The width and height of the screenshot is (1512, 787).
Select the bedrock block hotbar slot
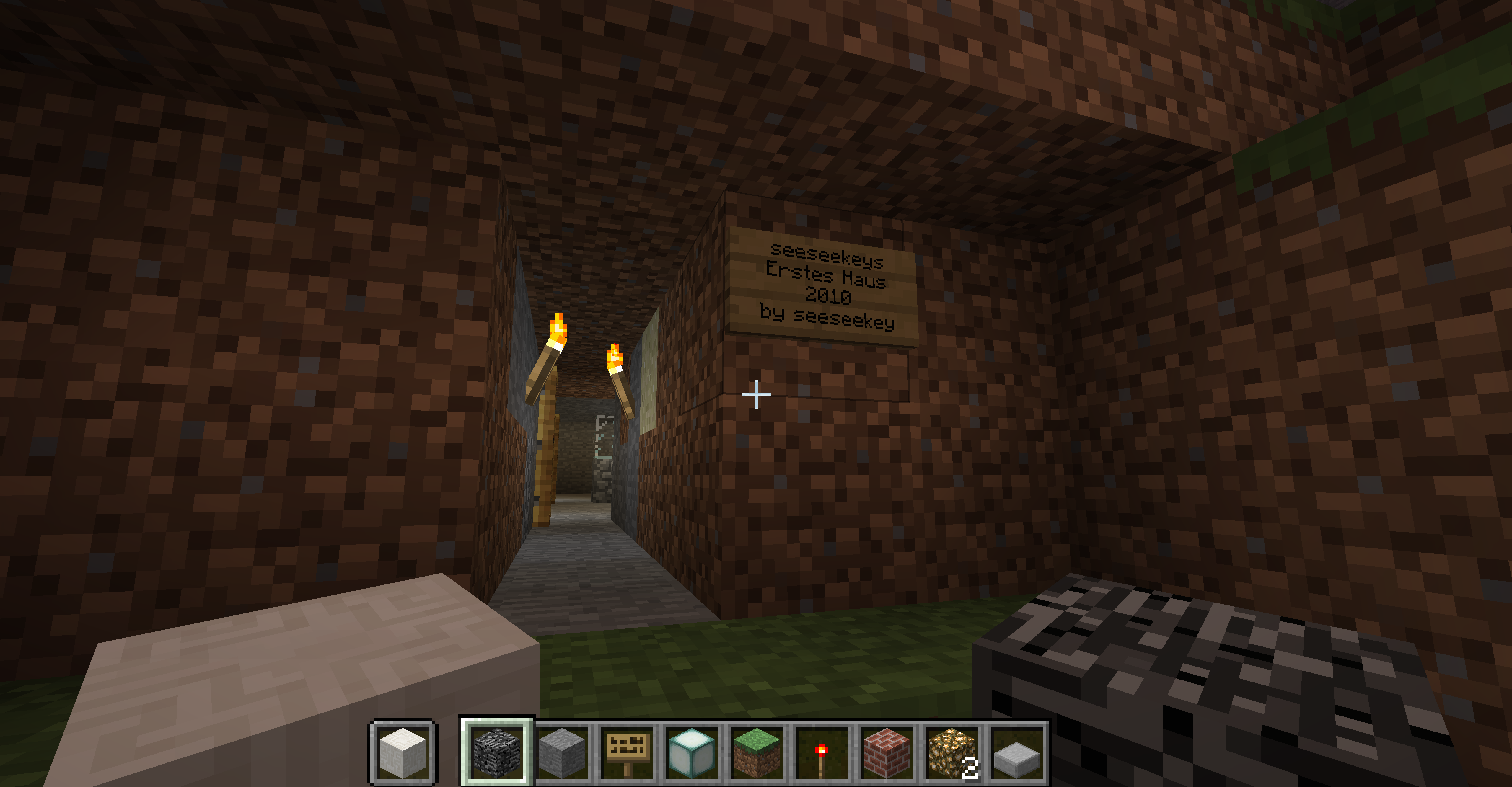pos(497,752)
